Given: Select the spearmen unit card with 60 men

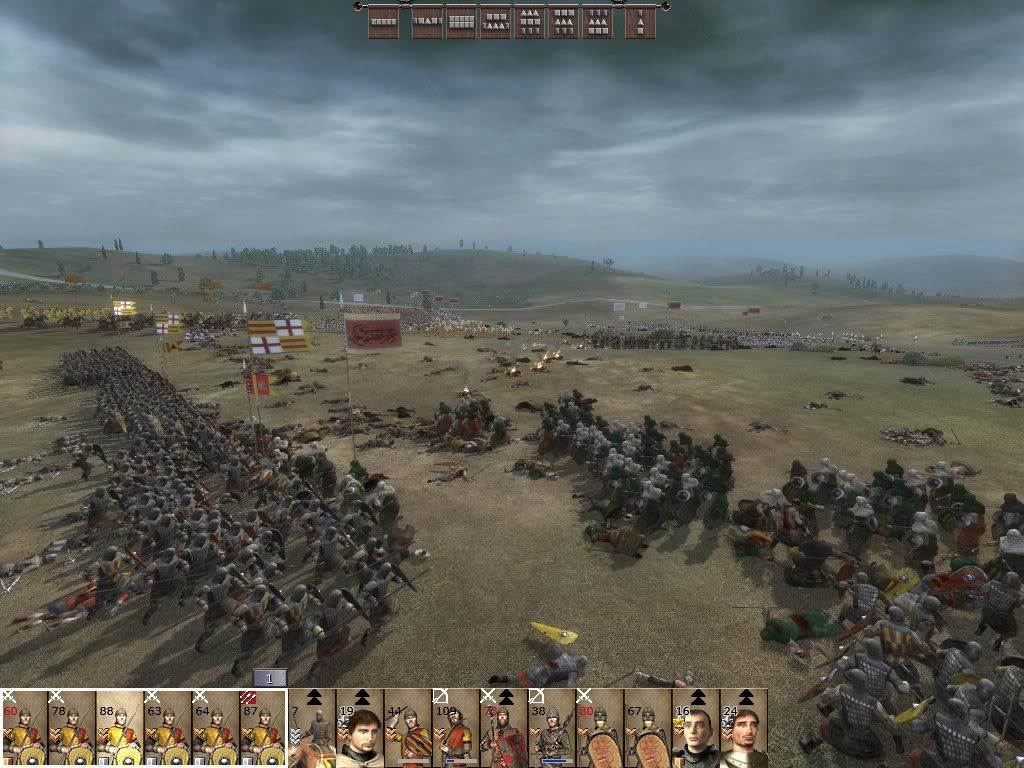Looking at the screenshot, I should [24, 728].
